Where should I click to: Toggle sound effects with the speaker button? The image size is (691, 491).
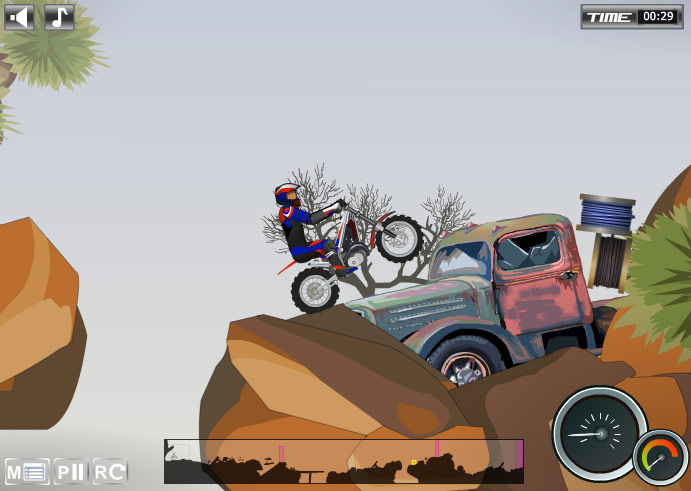click(19, 16)
